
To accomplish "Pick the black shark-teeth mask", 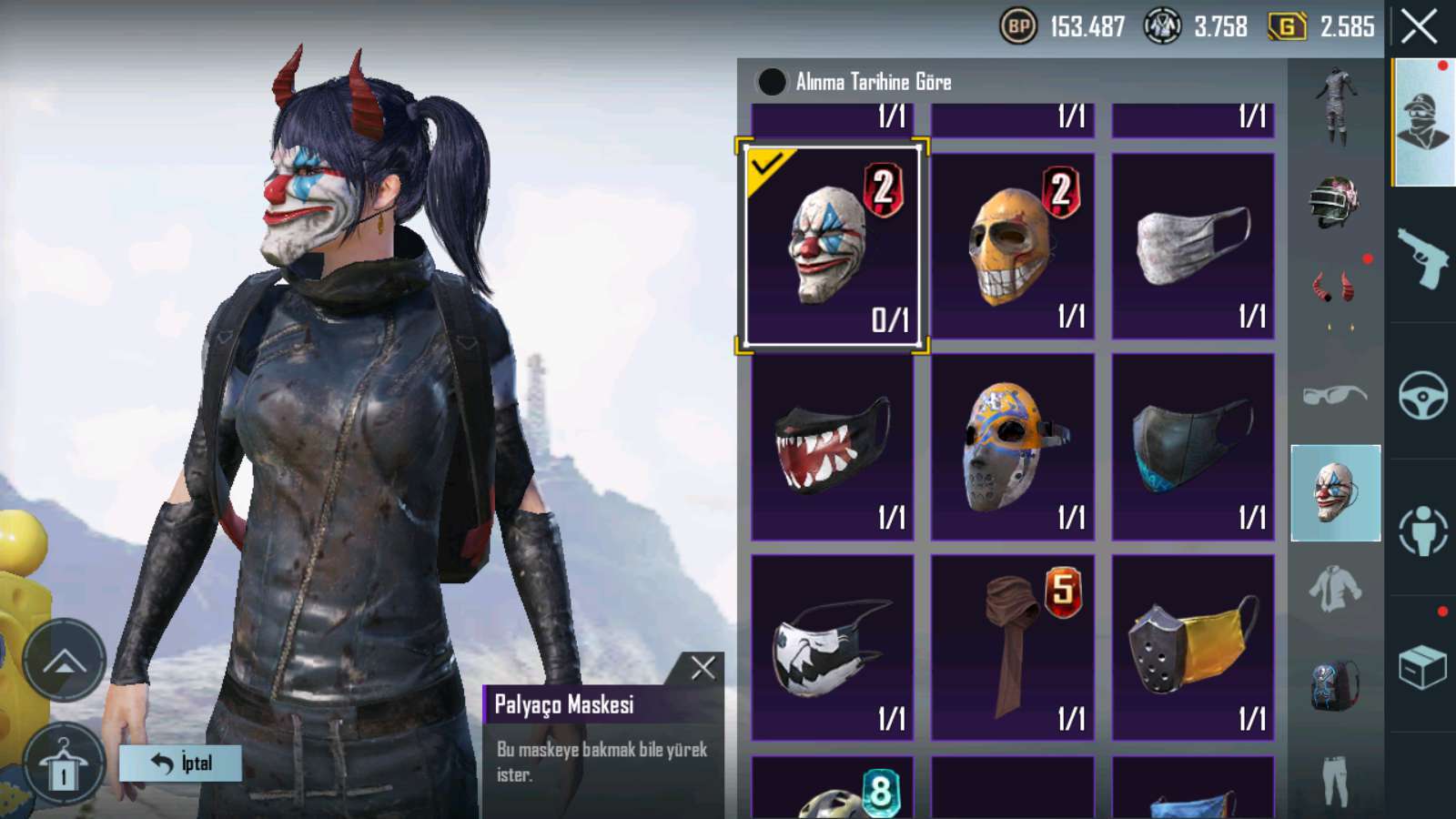I will tap(832, 447).
